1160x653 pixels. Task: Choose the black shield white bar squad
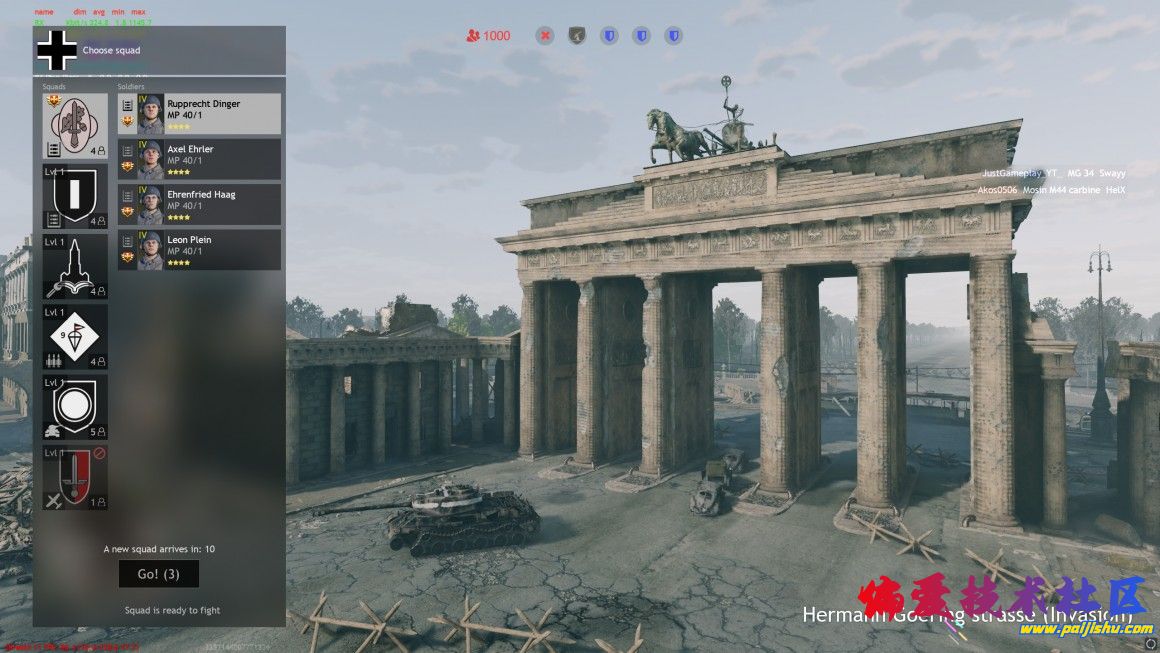75,197
